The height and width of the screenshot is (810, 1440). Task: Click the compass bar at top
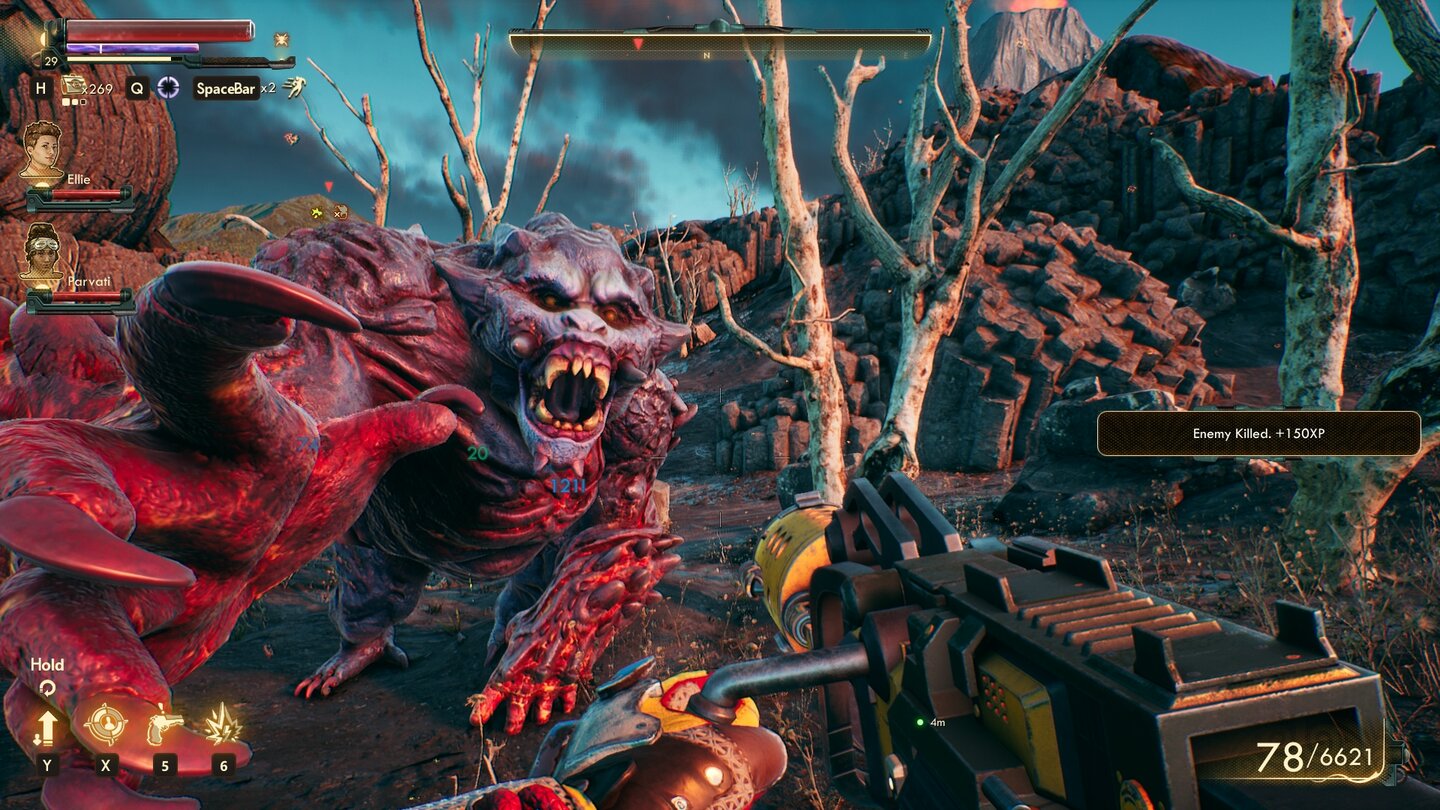[720, 44]
